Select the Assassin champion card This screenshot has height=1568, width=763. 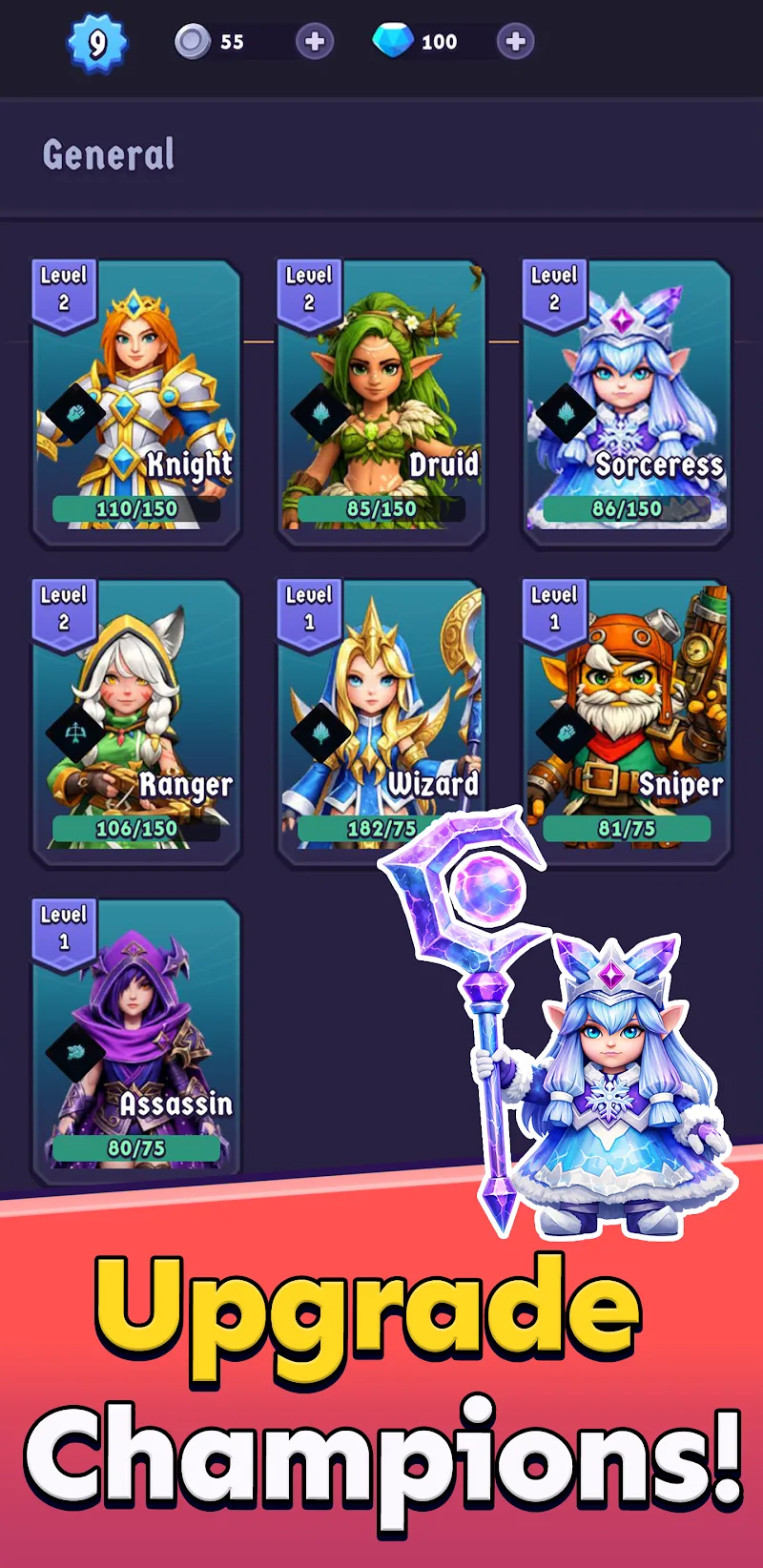[x=136, y=1042]
